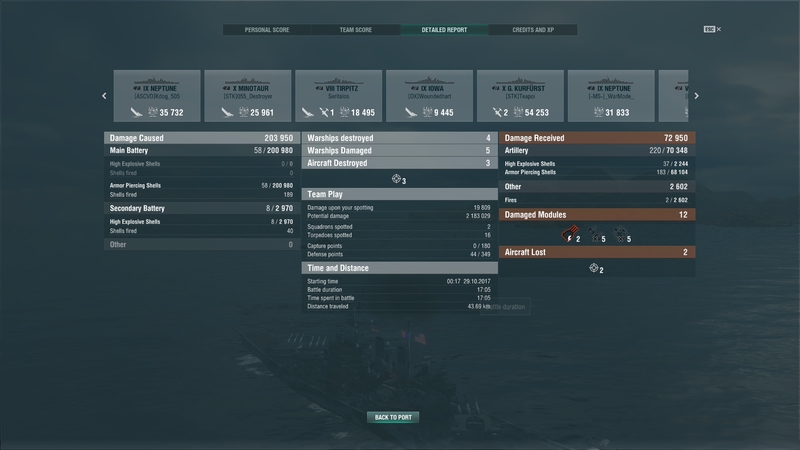Open the X G. Kurfürst ship card

(520, 96)
